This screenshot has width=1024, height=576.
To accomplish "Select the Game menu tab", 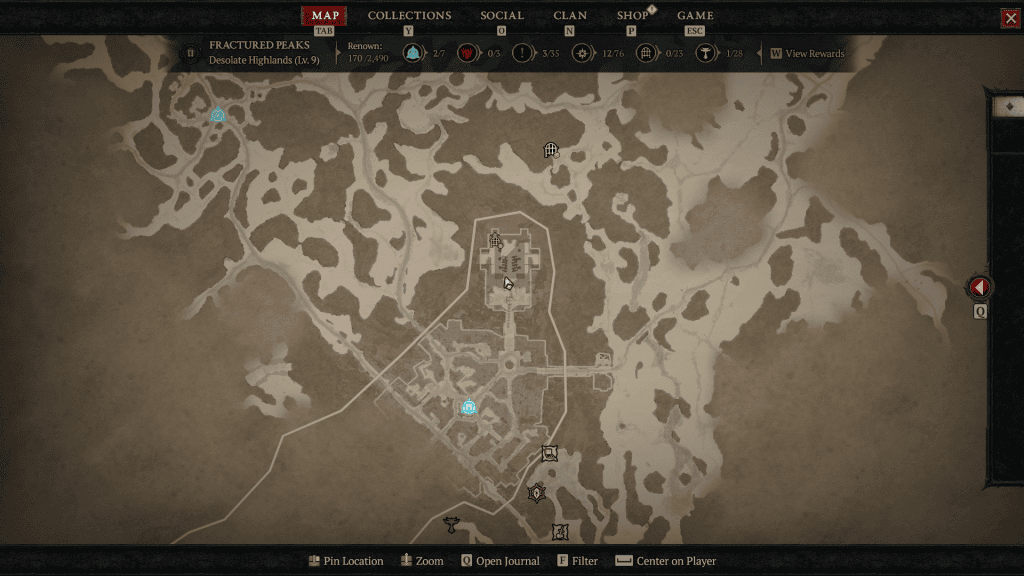I will tap(695, 16).
